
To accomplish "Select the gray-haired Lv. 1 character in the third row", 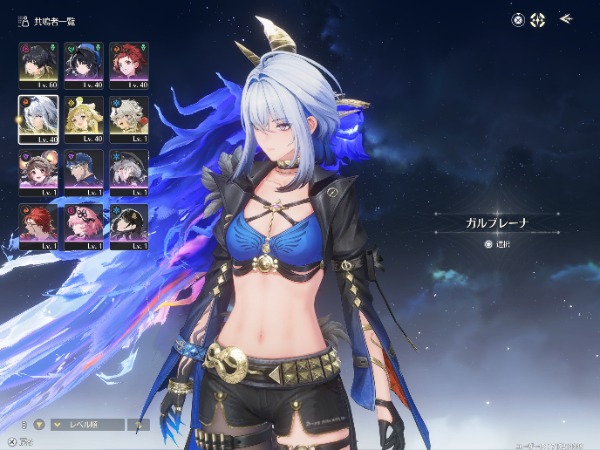I will (x=129, y=172).
